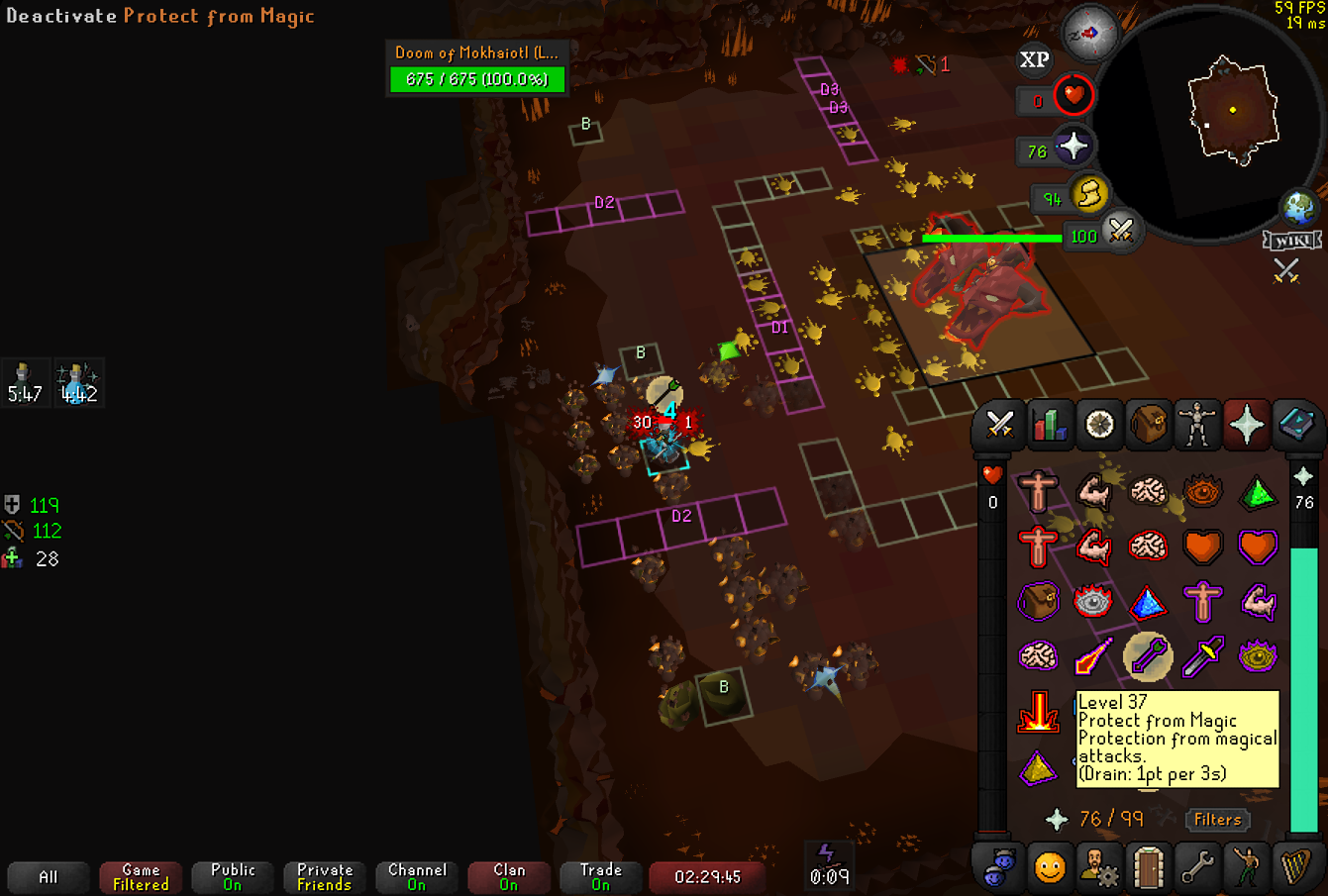This screenshot has height=896, width=1328.
Task: Open the Spellbook tab
Action: pos(1296,425)
